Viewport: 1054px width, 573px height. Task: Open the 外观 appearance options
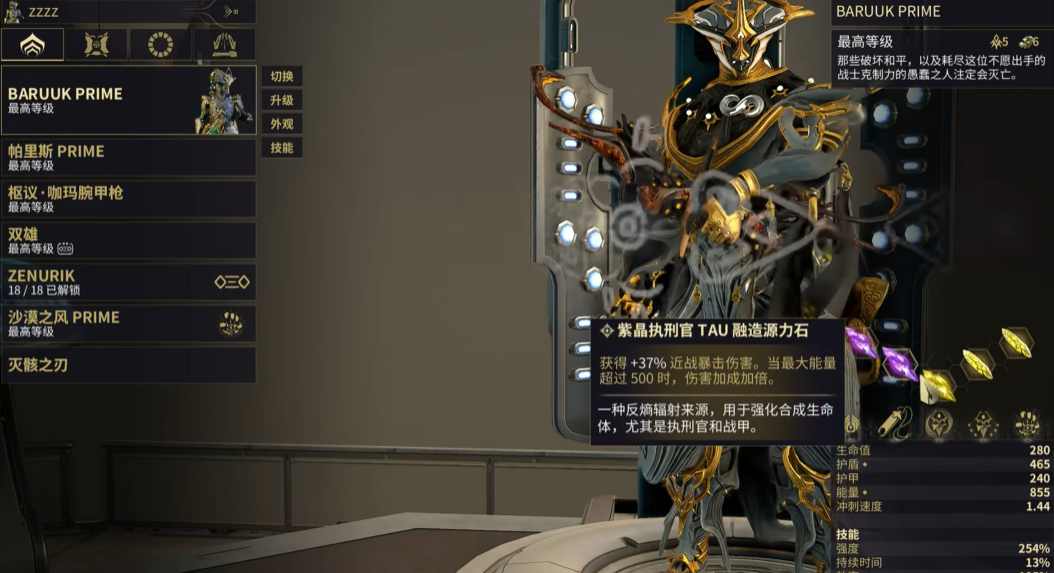(x=281, y=125)
